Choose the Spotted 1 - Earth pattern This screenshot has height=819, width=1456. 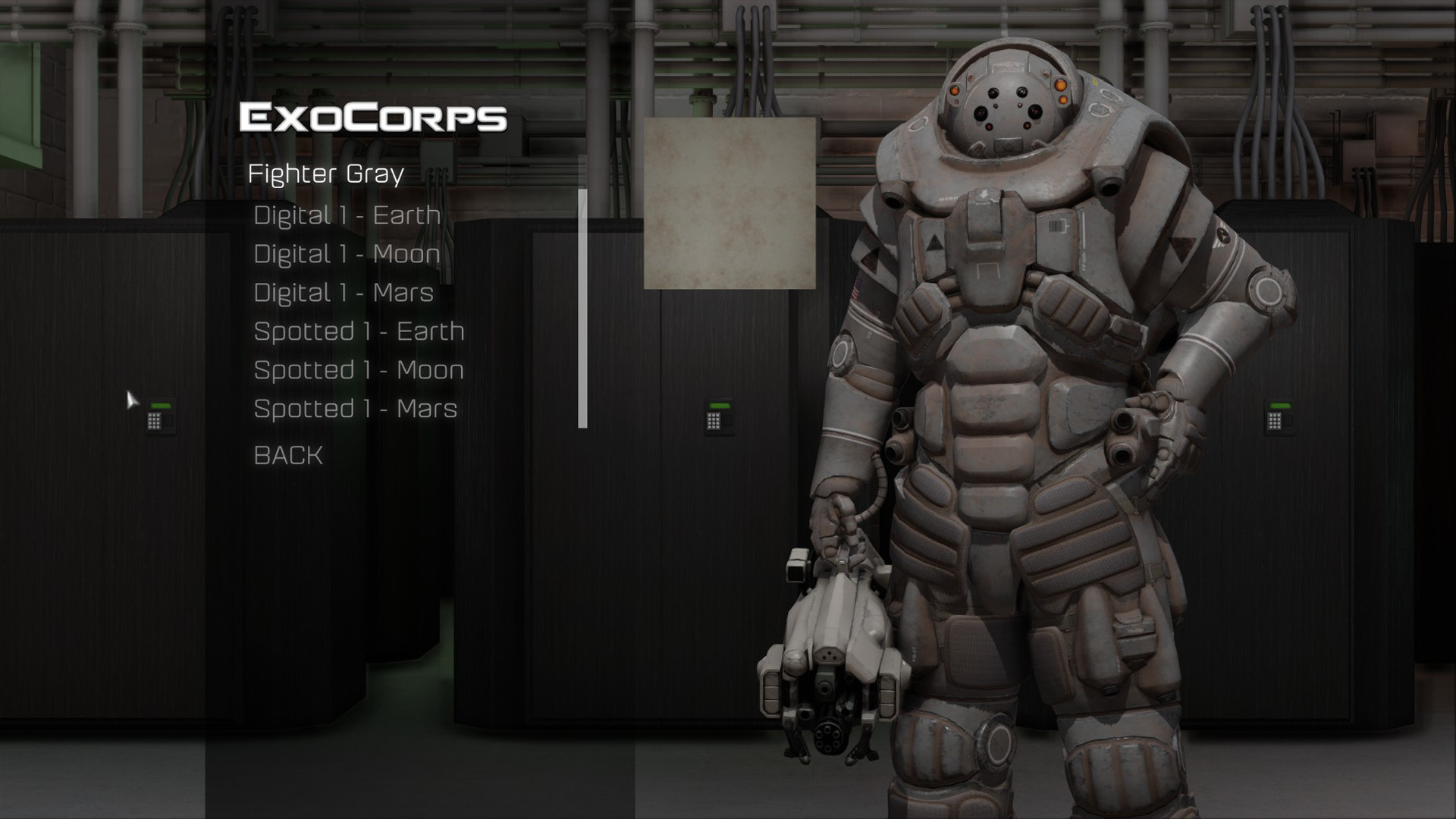(359, 331)
